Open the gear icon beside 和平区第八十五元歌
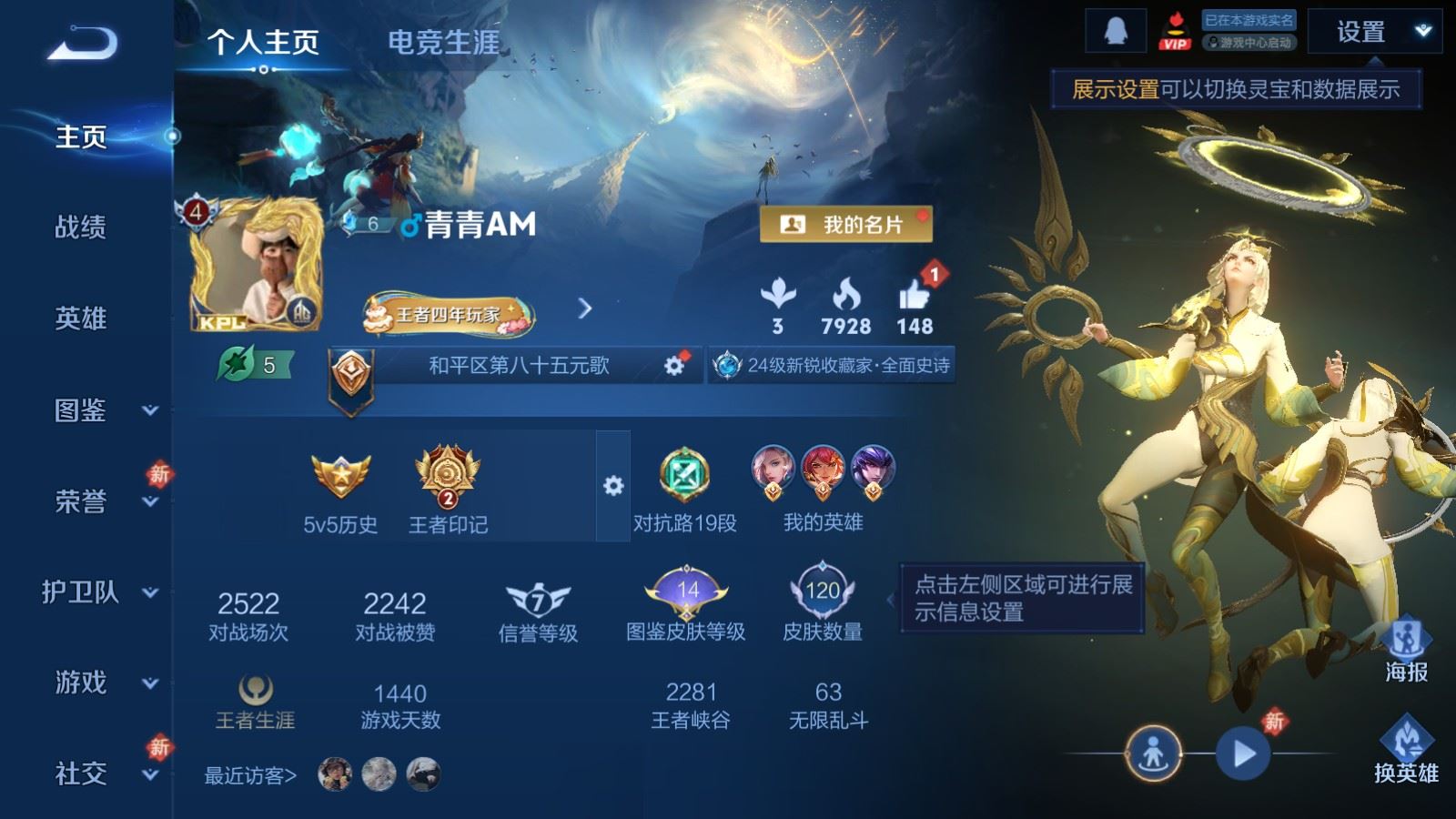 point(673,366)
